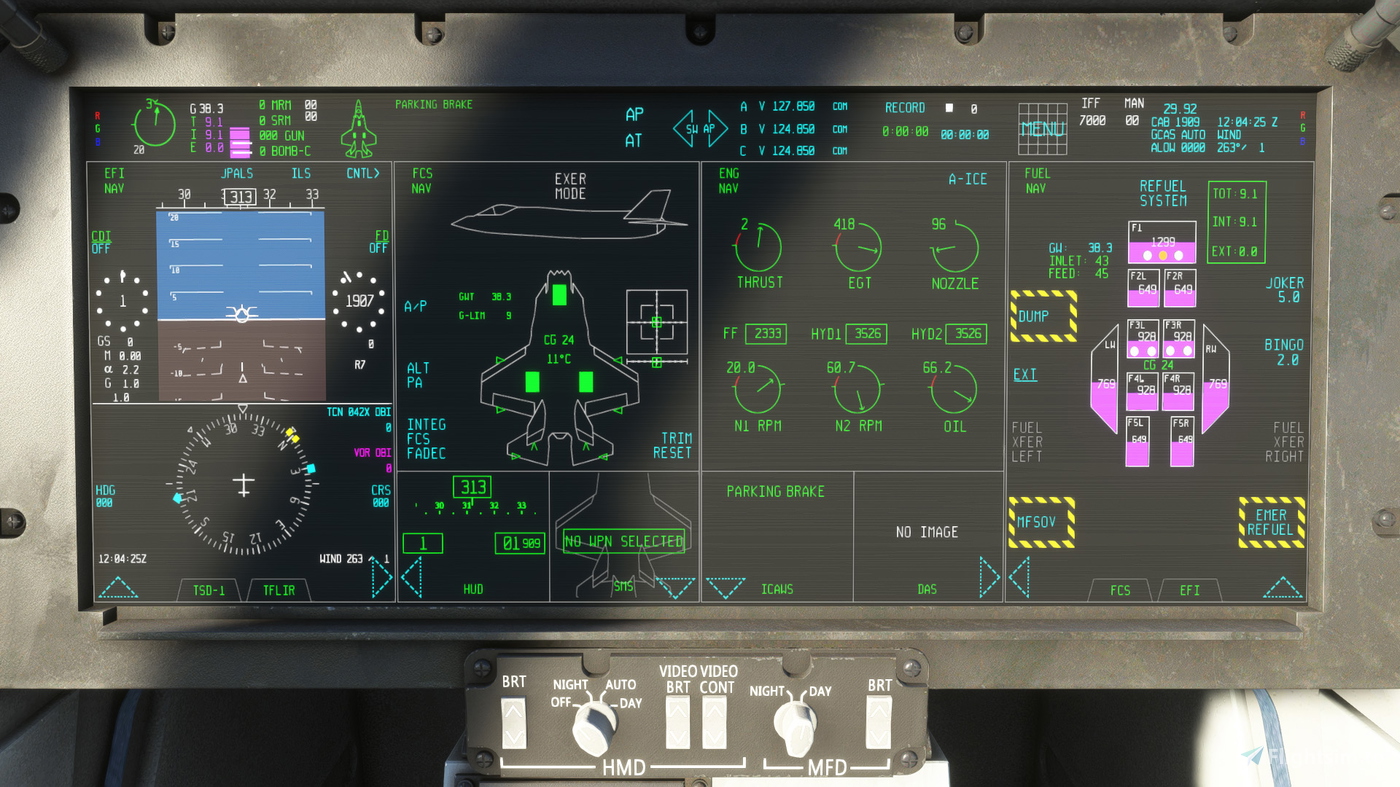Open the CNTL> page option
The image size is (1400, 787).
363,173
